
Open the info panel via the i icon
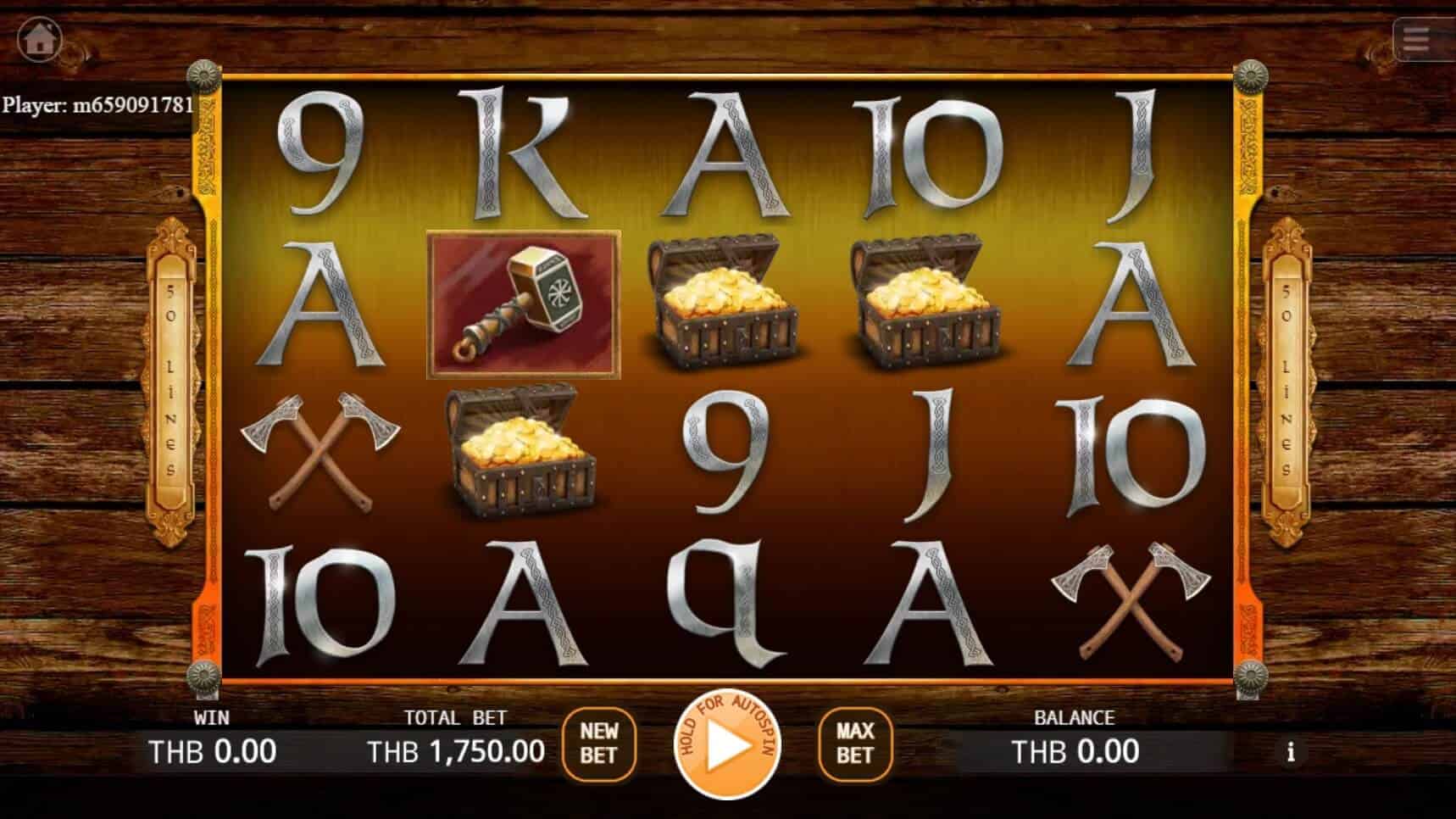coord(1292,751)
